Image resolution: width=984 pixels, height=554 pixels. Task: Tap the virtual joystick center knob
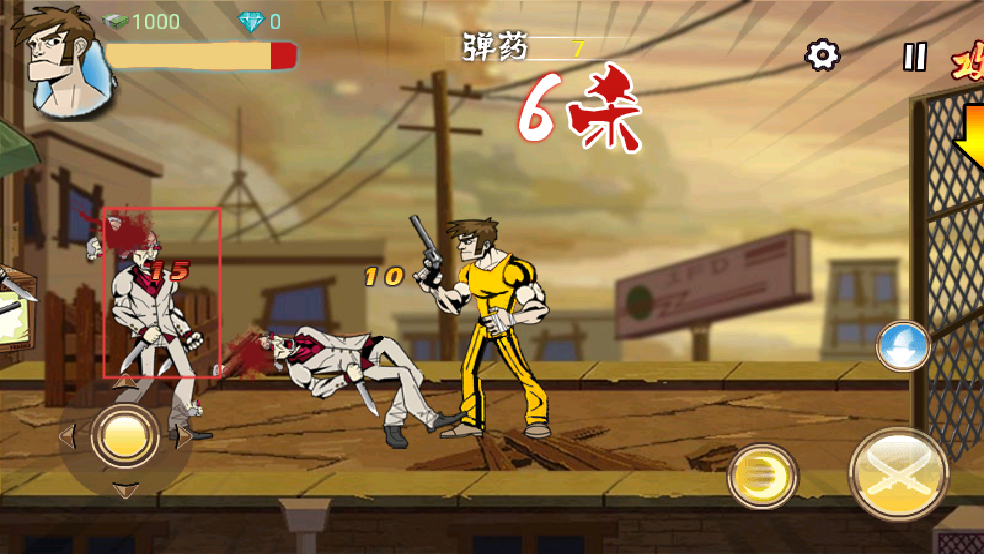[x=125, y=435]
